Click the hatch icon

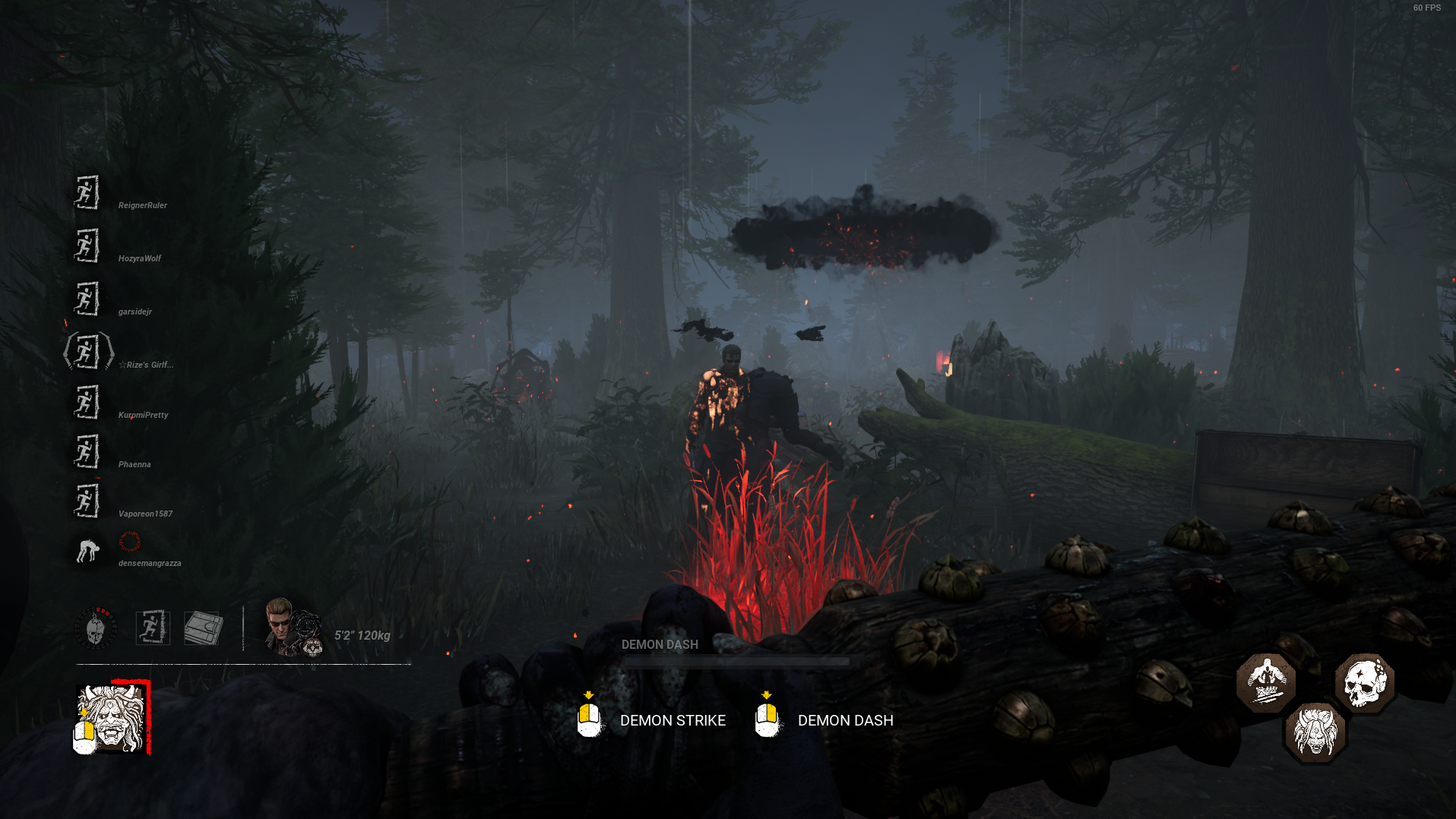(203, 628)
